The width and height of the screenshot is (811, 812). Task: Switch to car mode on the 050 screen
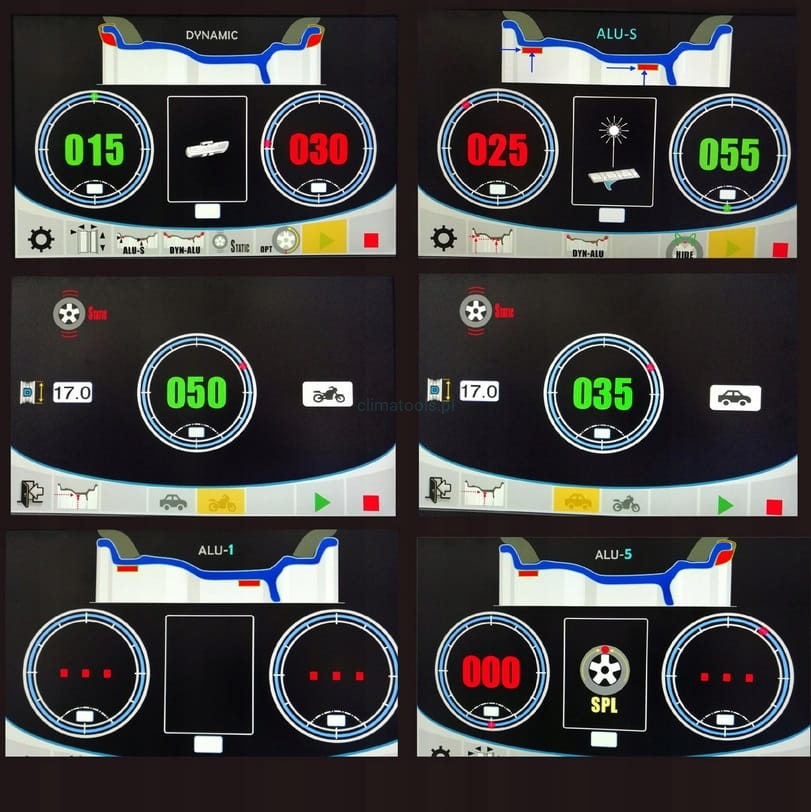(x=173, y=502)
